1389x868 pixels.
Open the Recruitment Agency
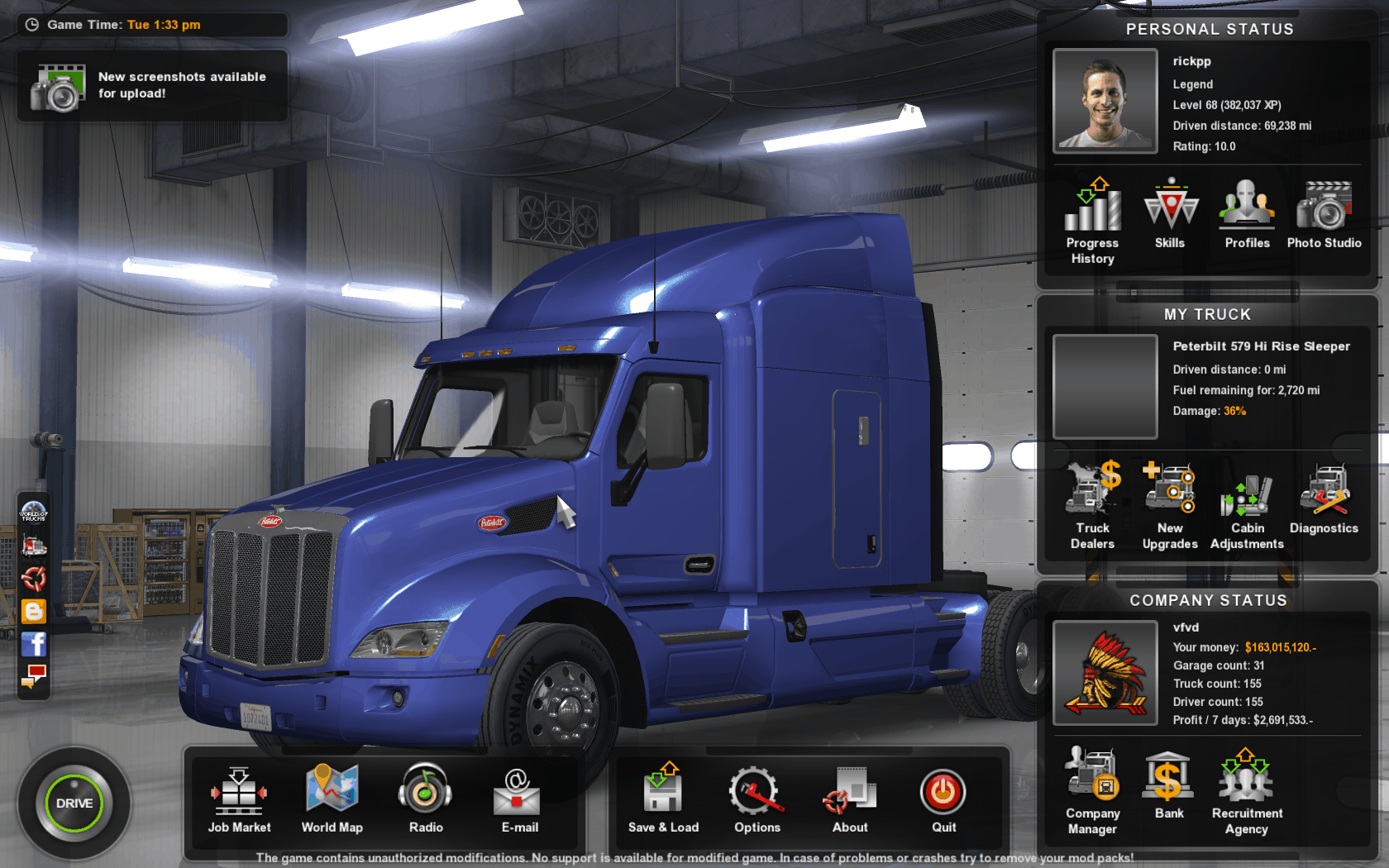coord(1247,789)
